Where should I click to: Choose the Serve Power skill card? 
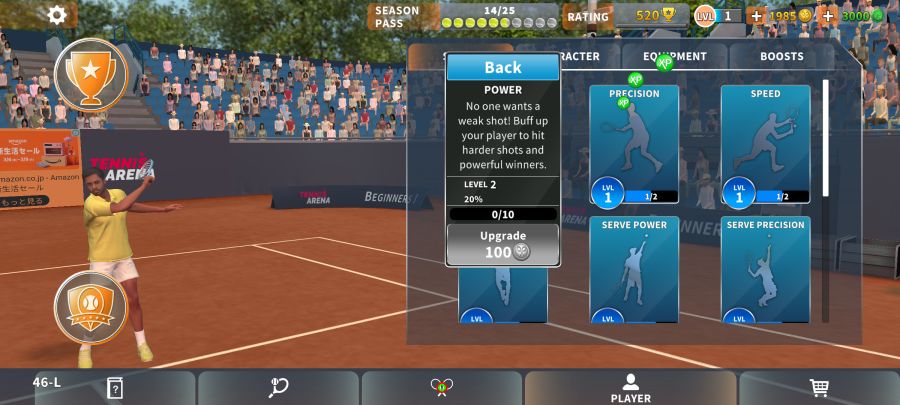(634, 270)
